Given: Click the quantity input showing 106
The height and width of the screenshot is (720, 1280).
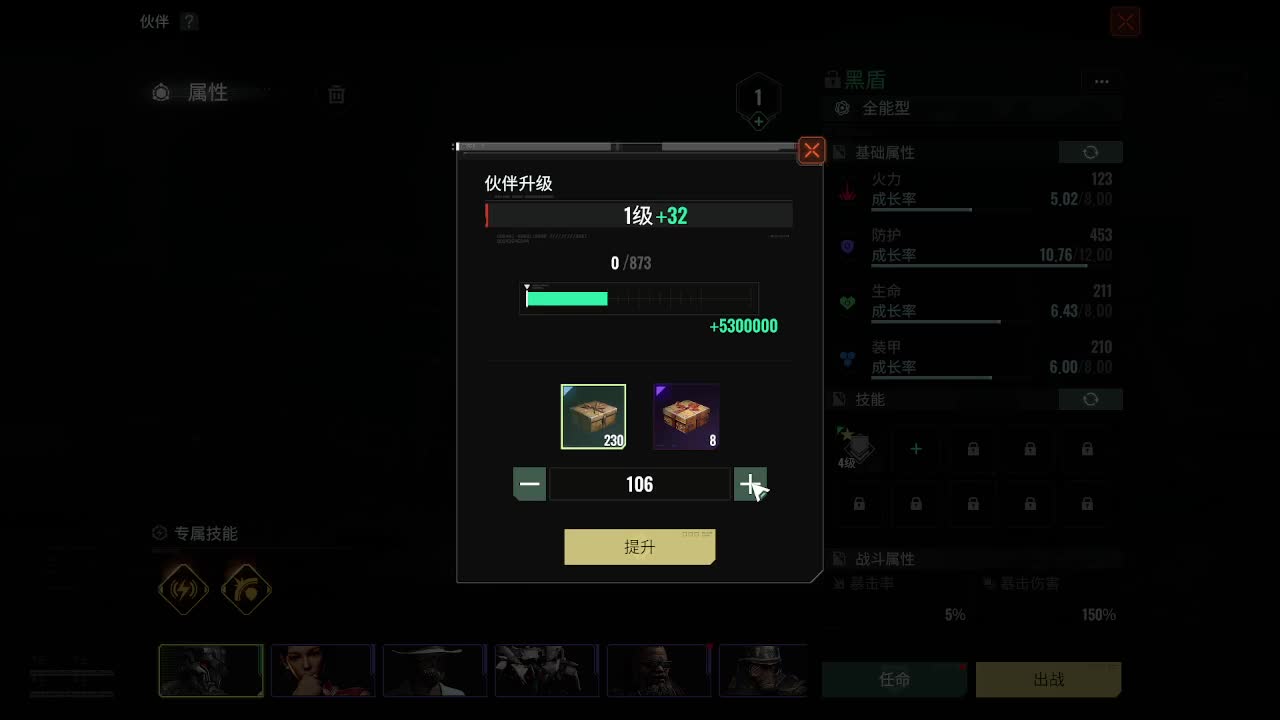Looking at the screenshot, I should [639, 484].
